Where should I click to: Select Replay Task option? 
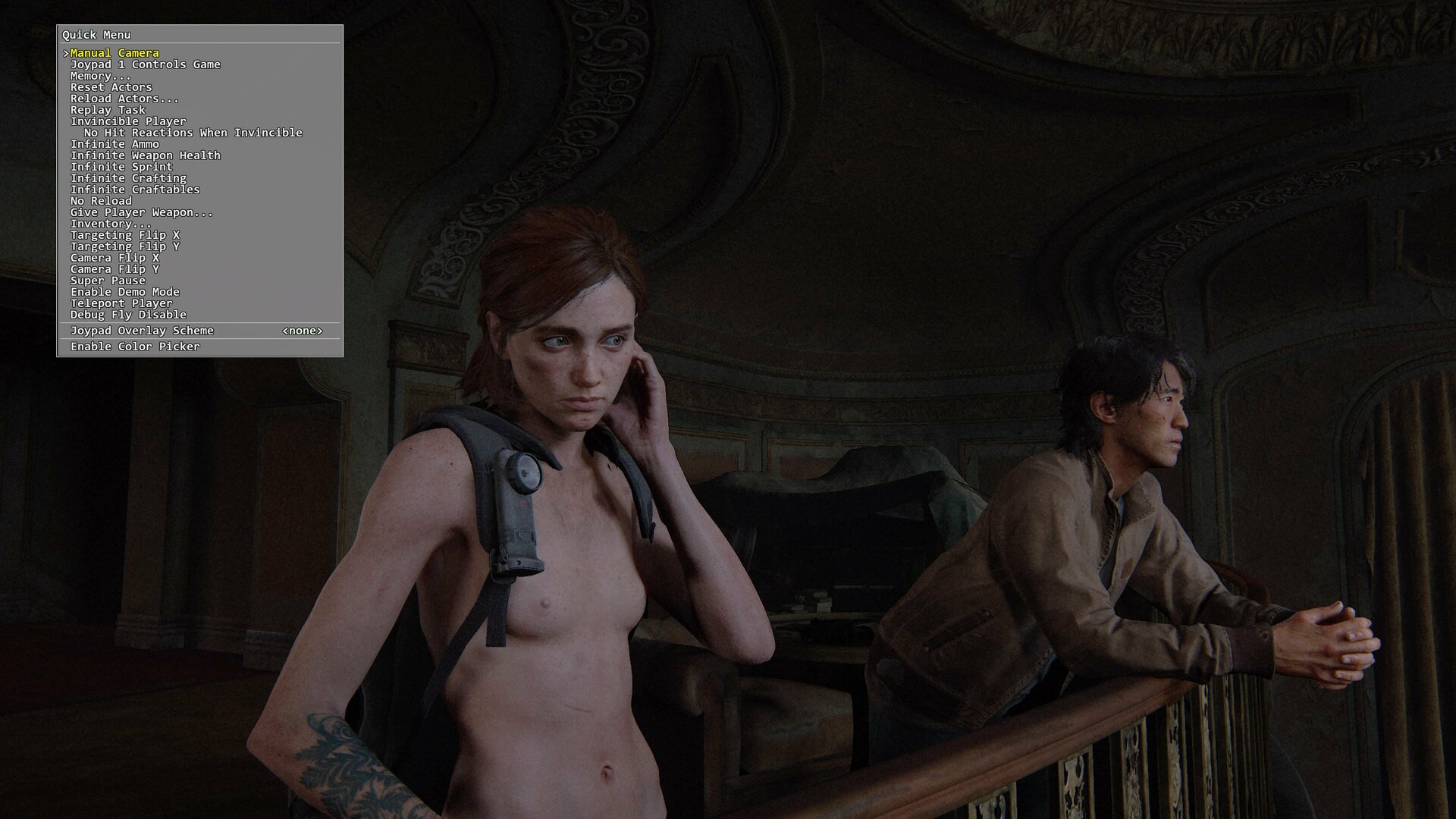(x=108, y=110)
